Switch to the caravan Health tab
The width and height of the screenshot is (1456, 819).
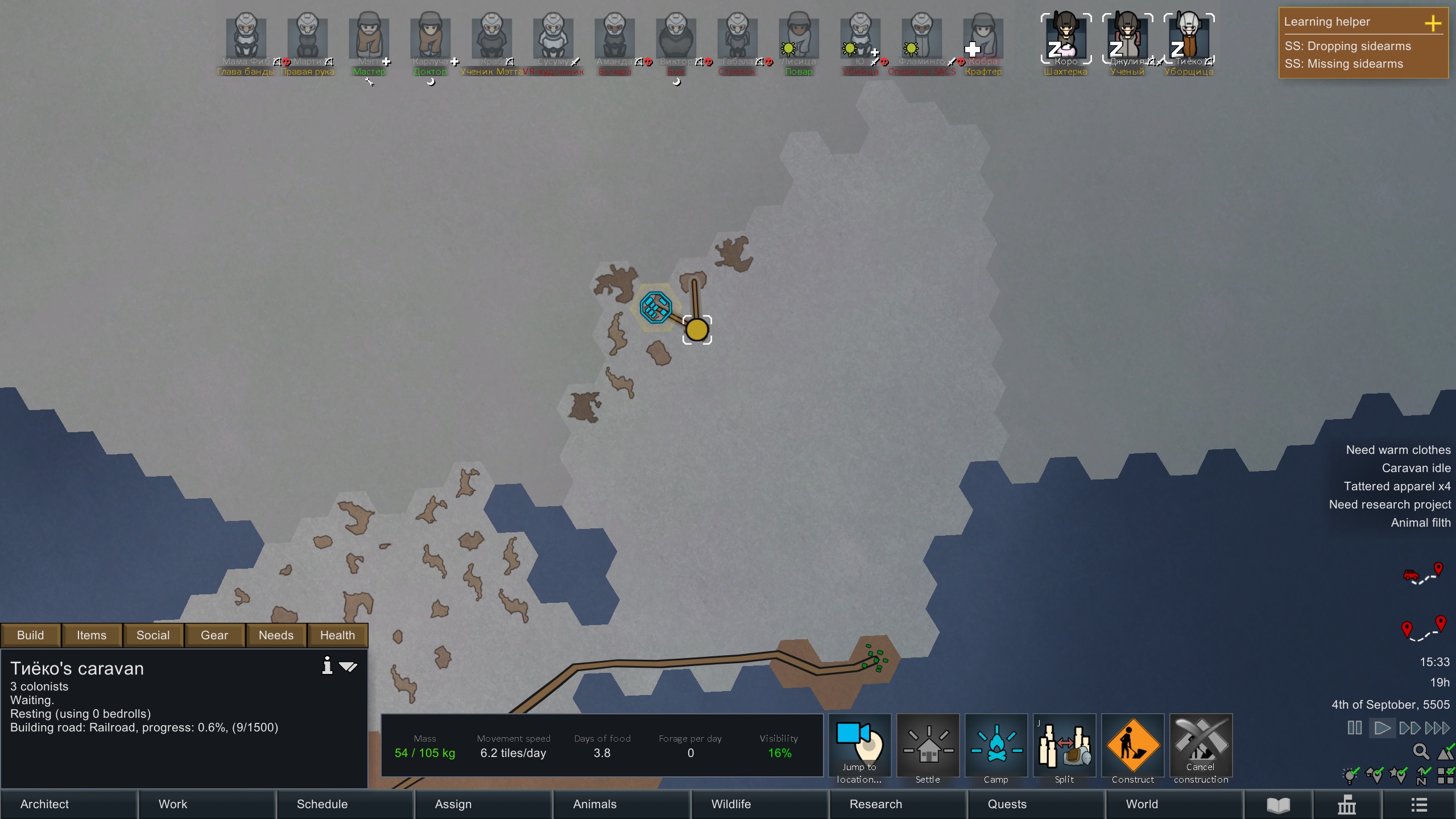[337, 635]
